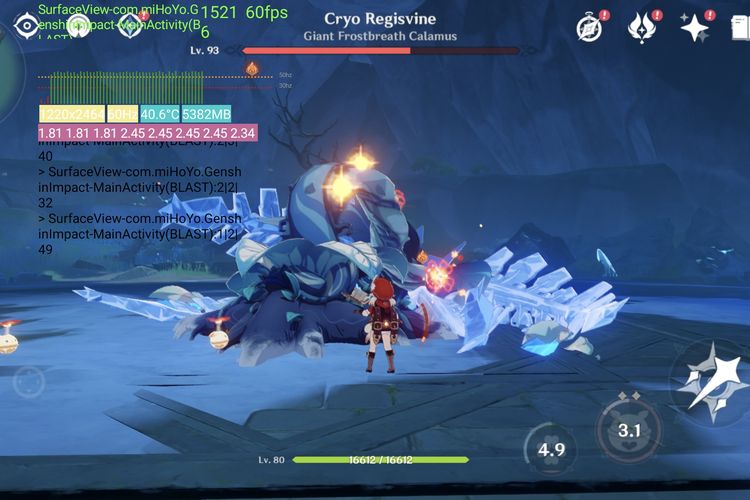Open the Adventurer Handbook book icon

click(742, 28)
